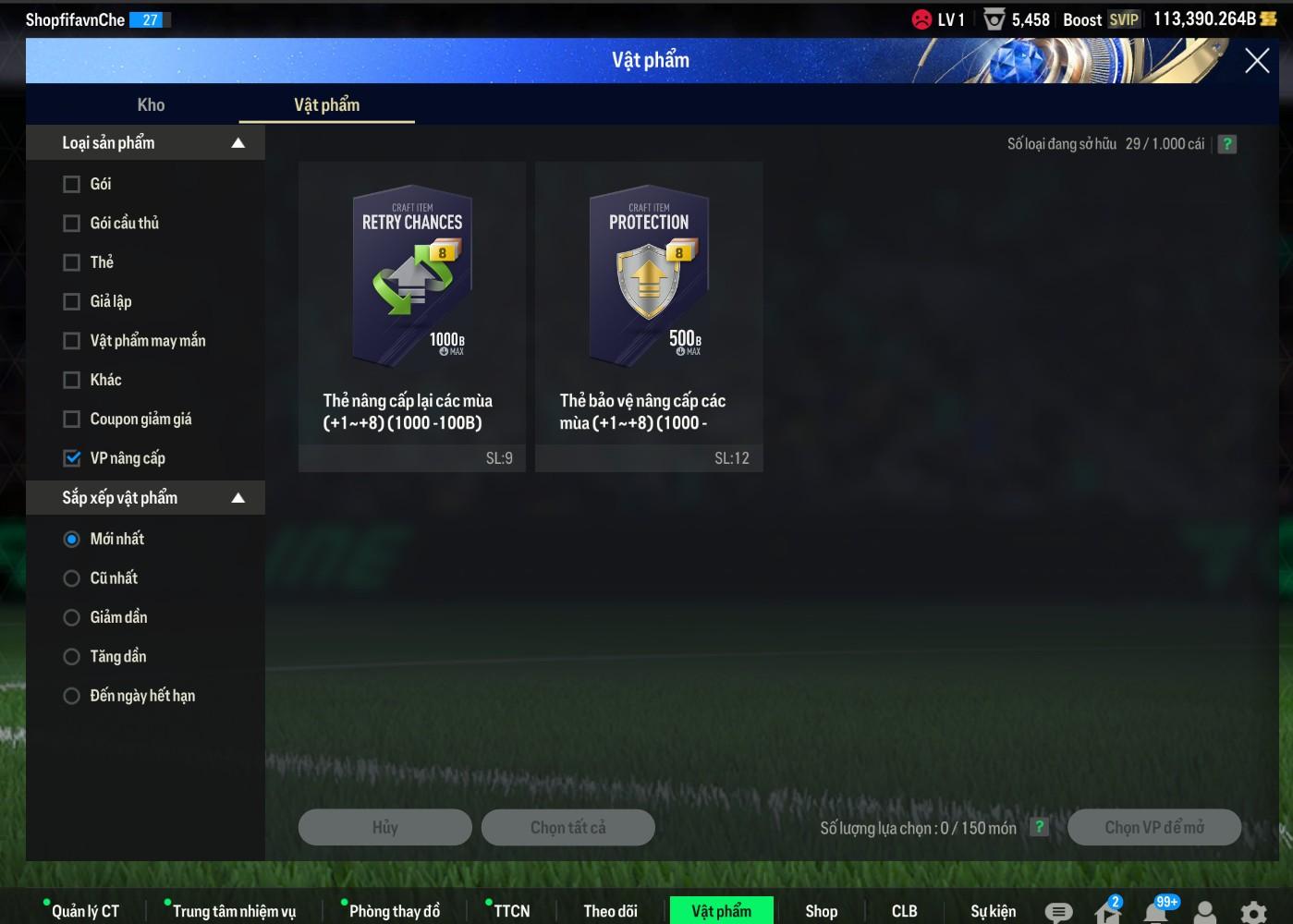Collapse the Sắp xếp vật phẩm section
The image size is (1293, 924).
[238, 498]
